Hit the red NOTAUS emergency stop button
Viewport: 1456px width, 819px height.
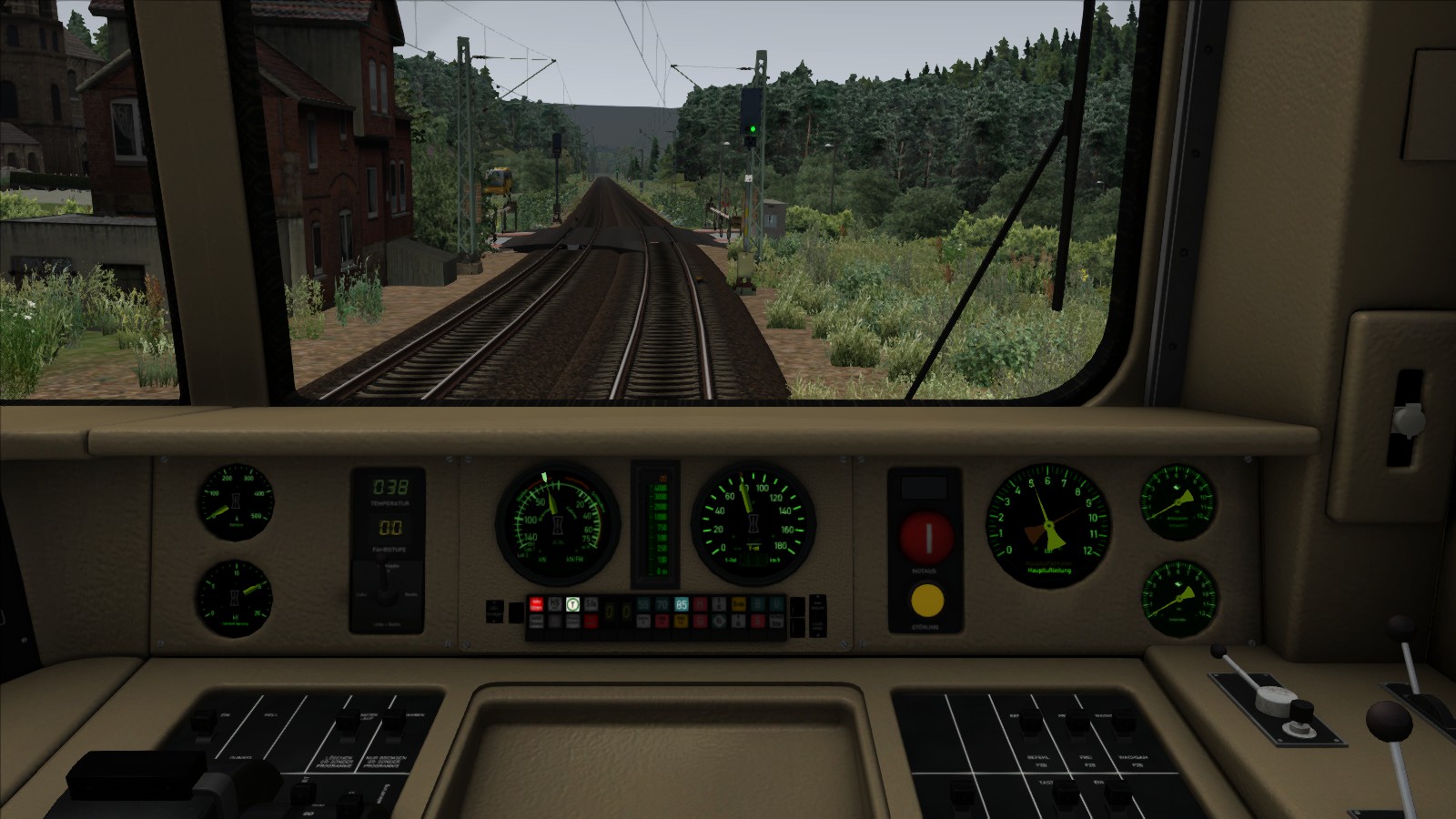click(926, 537)
